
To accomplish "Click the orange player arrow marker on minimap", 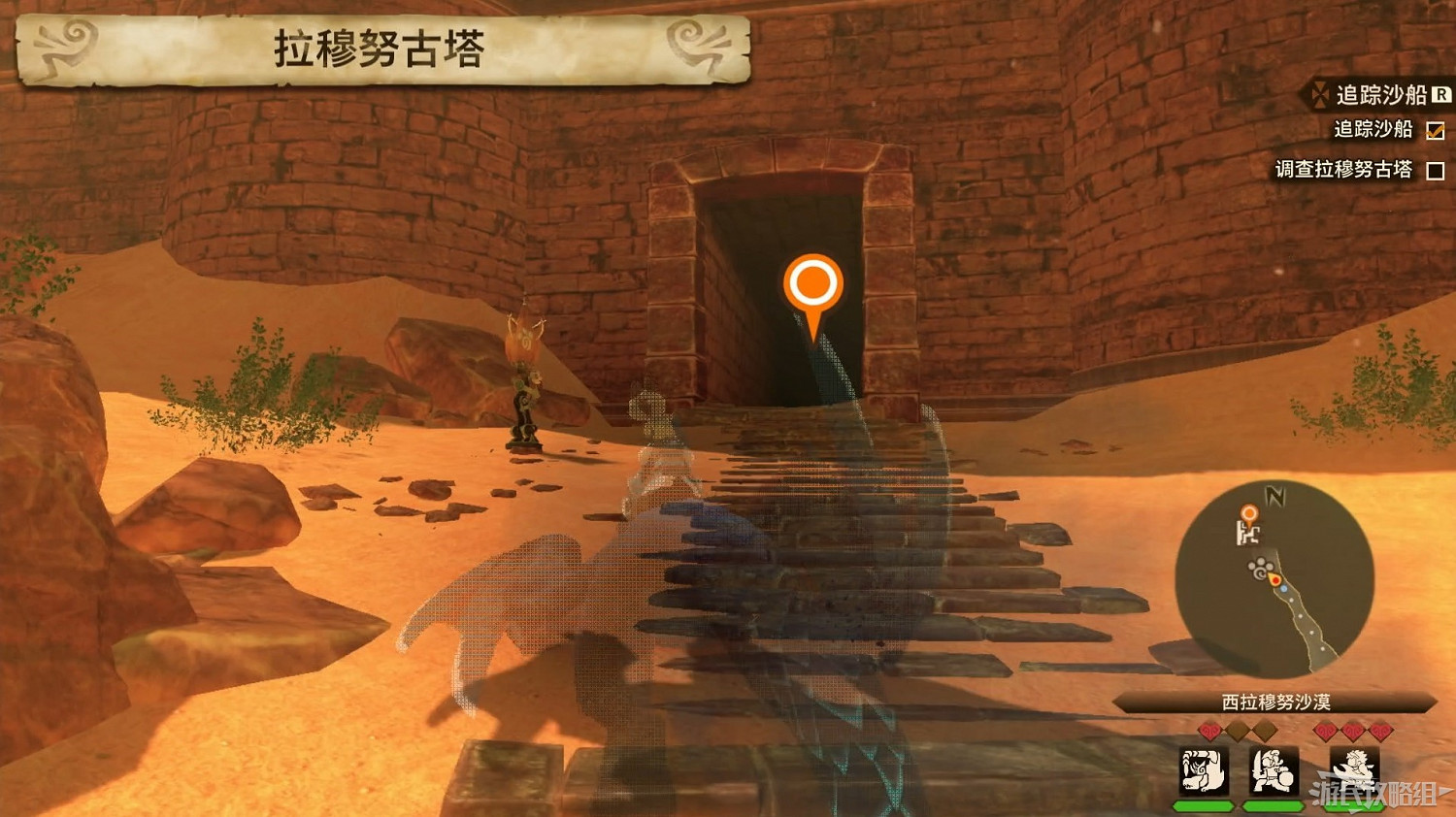I will [x=1274, y=579].
